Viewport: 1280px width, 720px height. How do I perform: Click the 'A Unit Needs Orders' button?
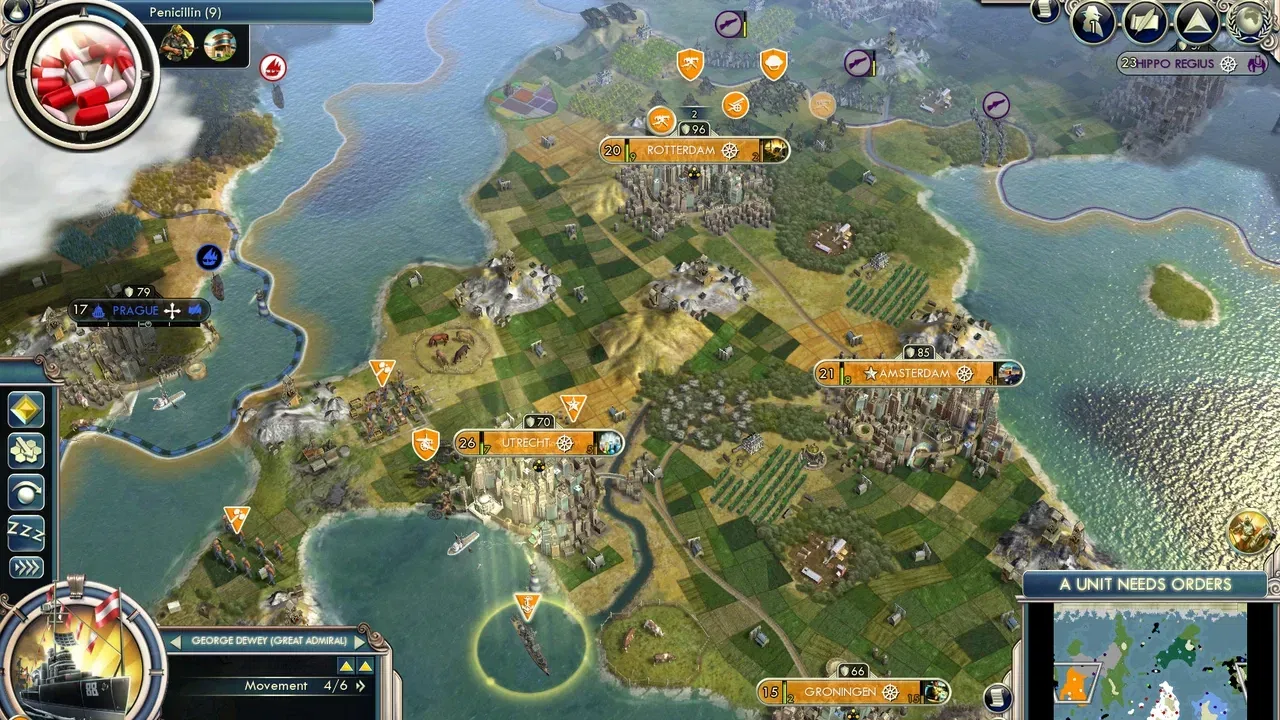pyautogui.click(x=1145, y=584)
